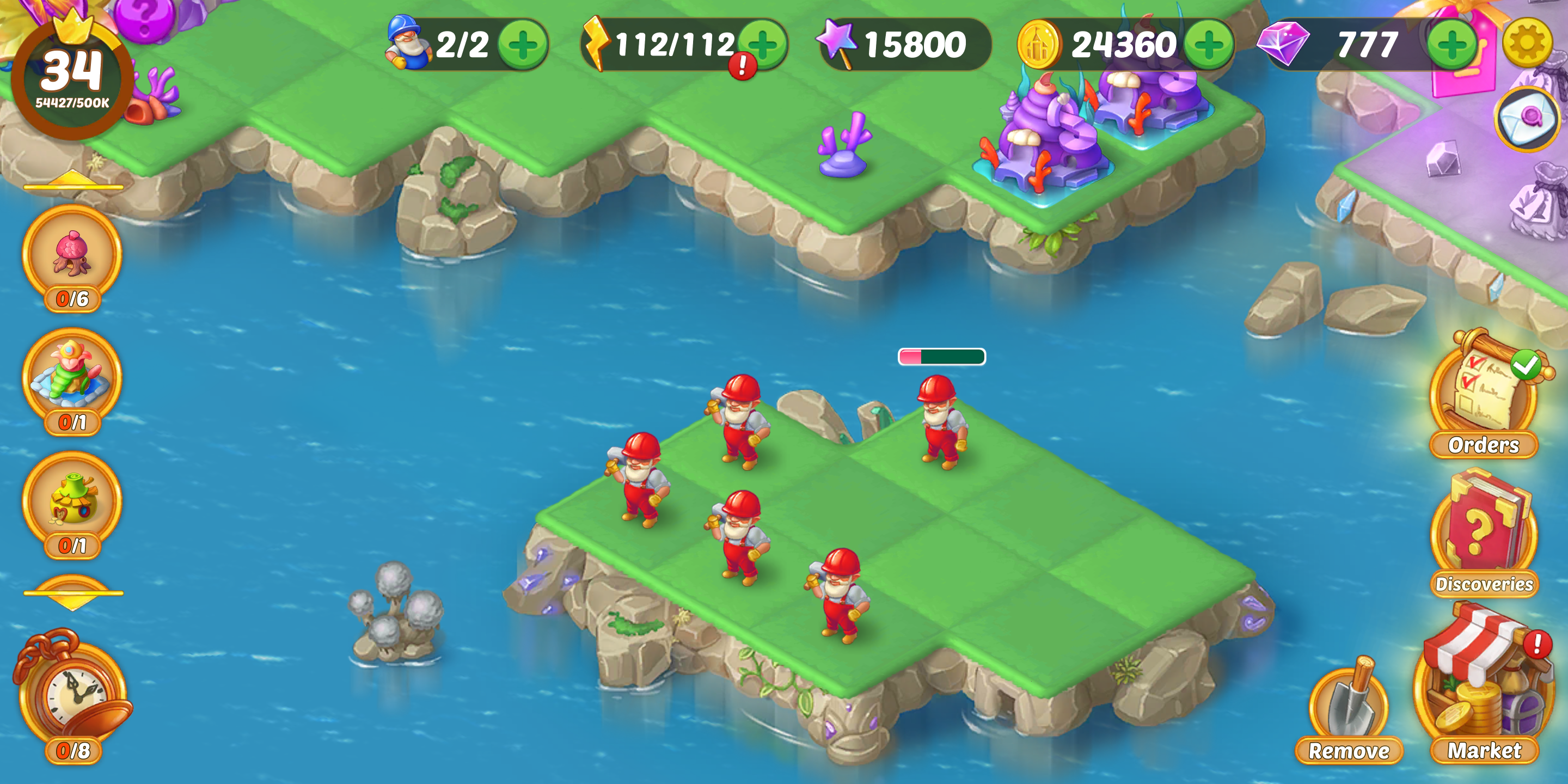The height and width of the screenshot is (784, 1568).
Task: Open the Discoveries book
Action: point(1484,532)
